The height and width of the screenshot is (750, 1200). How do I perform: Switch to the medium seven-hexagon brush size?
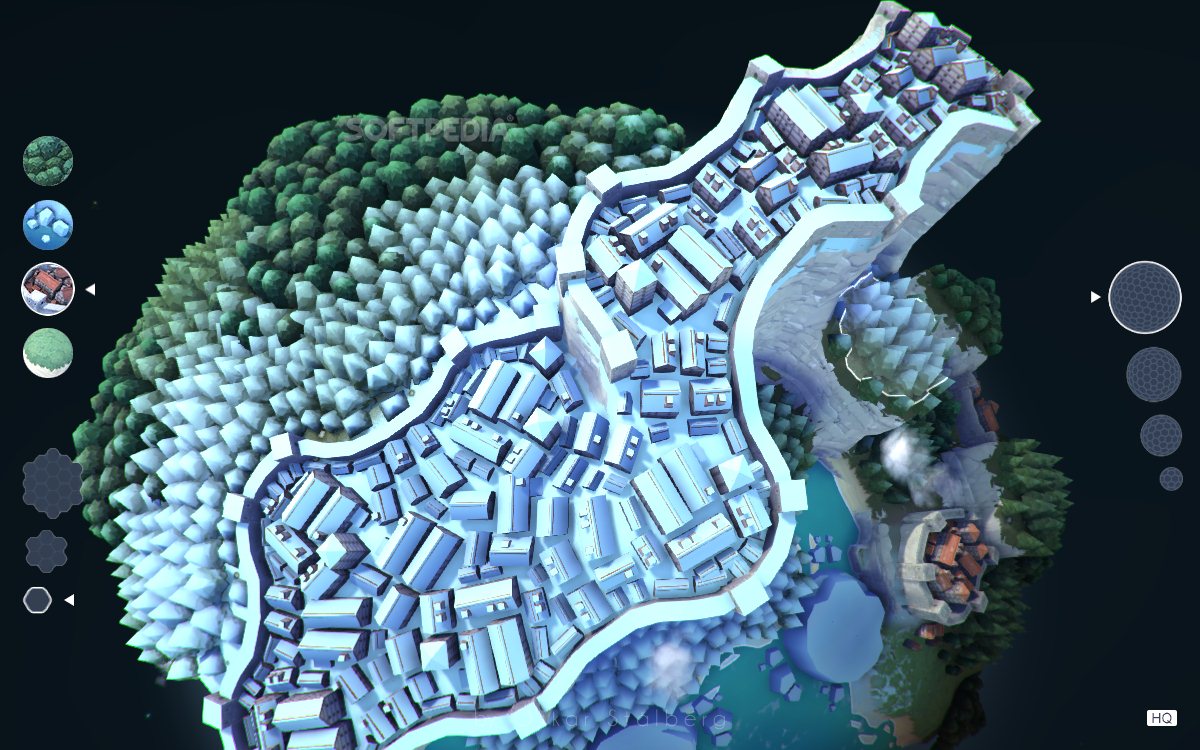pos(46,551)
